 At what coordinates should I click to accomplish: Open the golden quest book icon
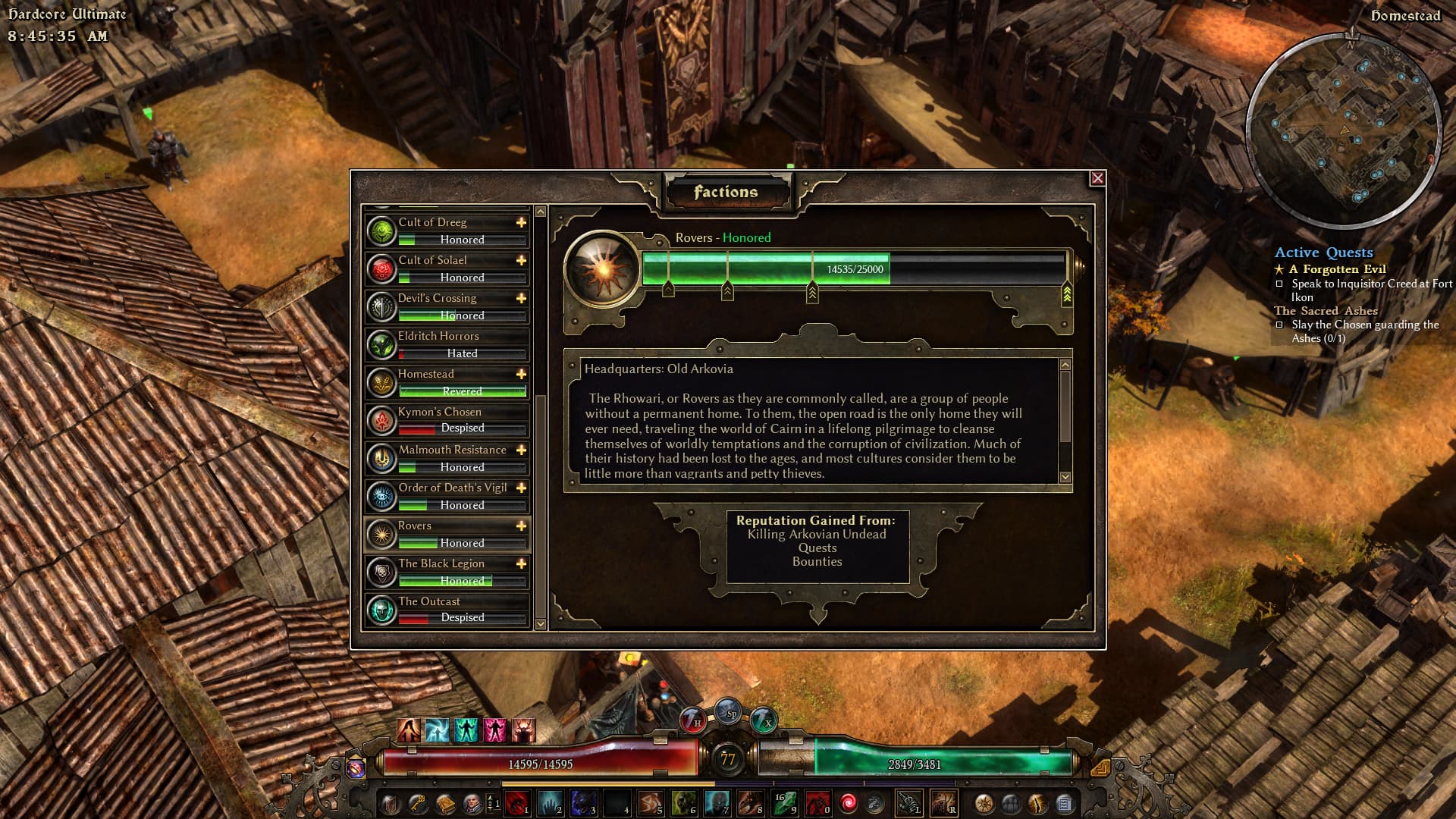point(444,802)
